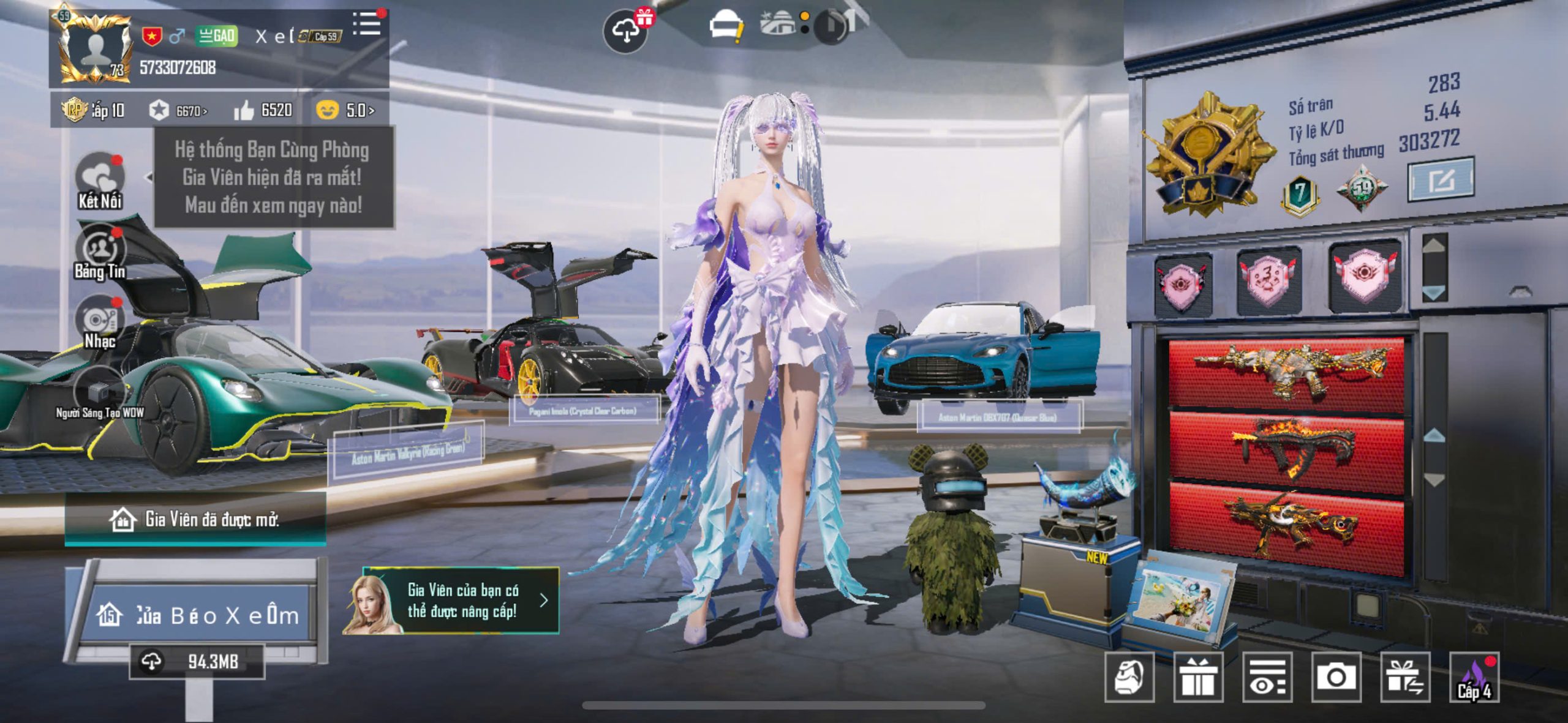Open the 5.0 smiley rating details
The image size is (1568, 723).
pos(345,110)
